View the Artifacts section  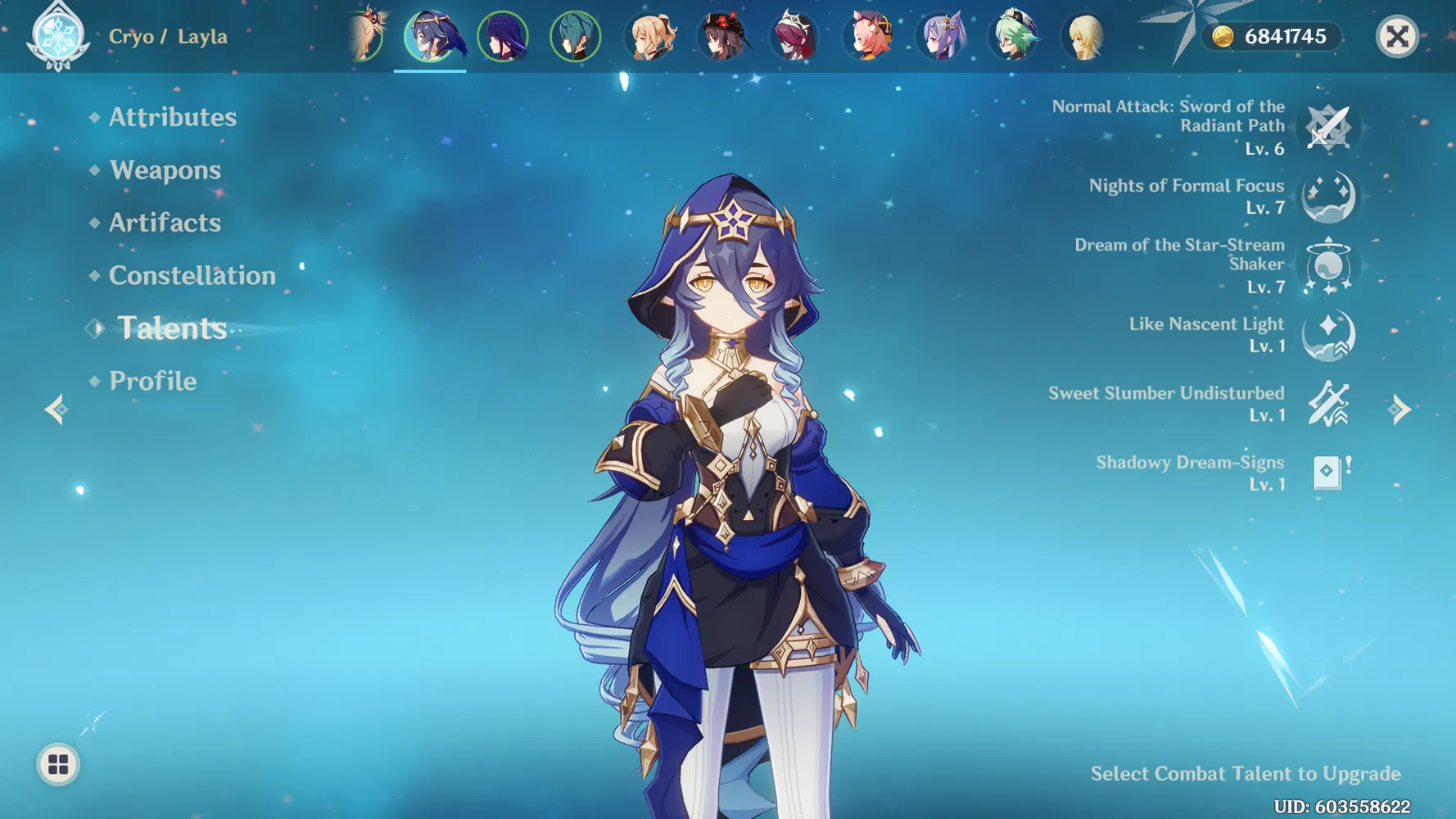point(164,222)
